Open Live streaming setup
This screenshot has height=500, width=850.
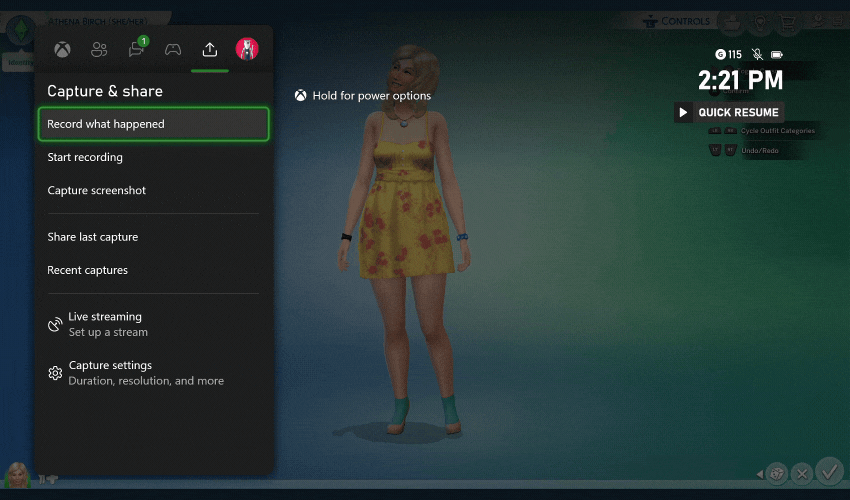click(104, 324)
